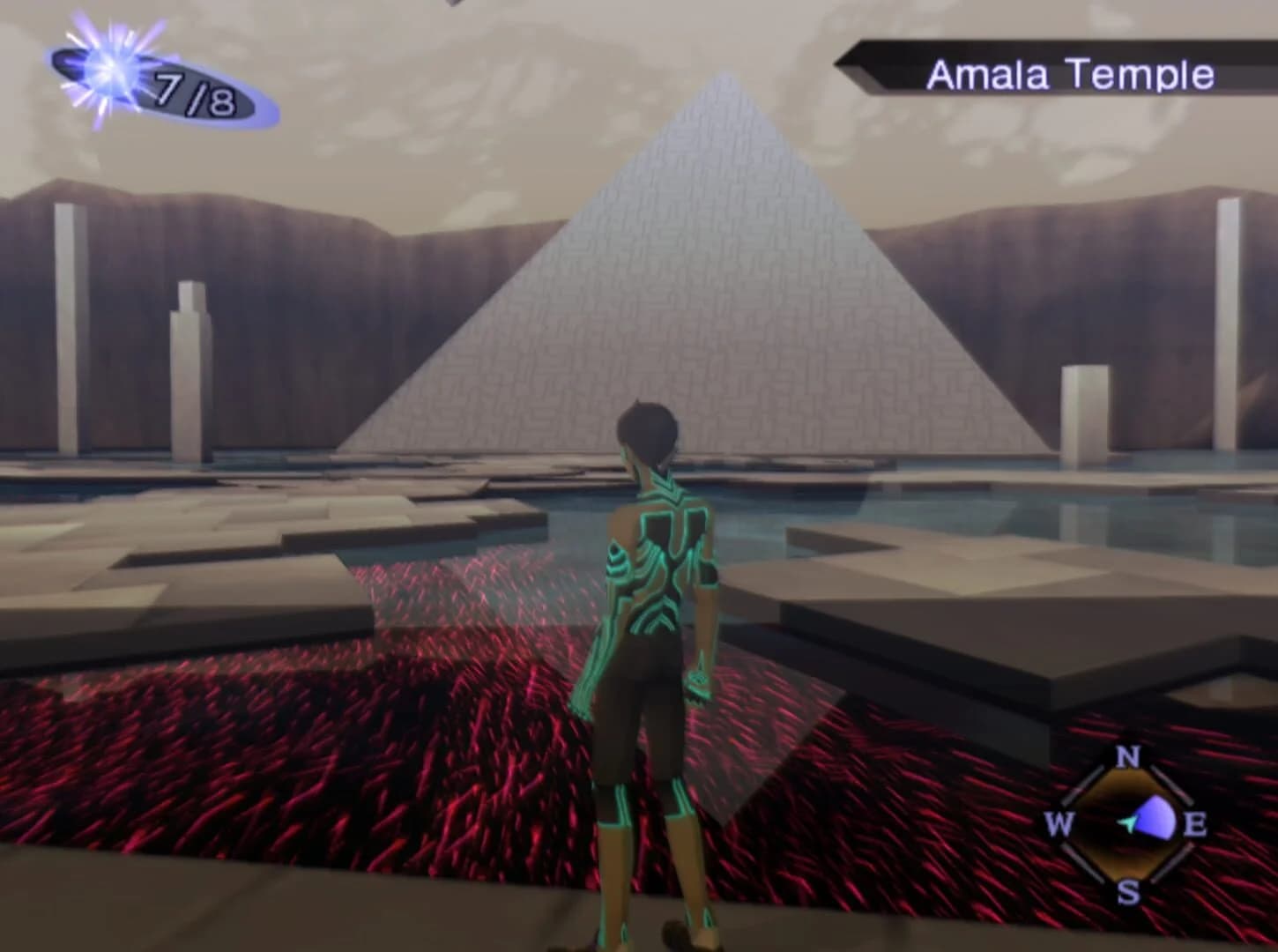The image size is (1278, 952).
Task: Click the S marker on the compass
Action: pyautogui.click(x=1127, y=892)
